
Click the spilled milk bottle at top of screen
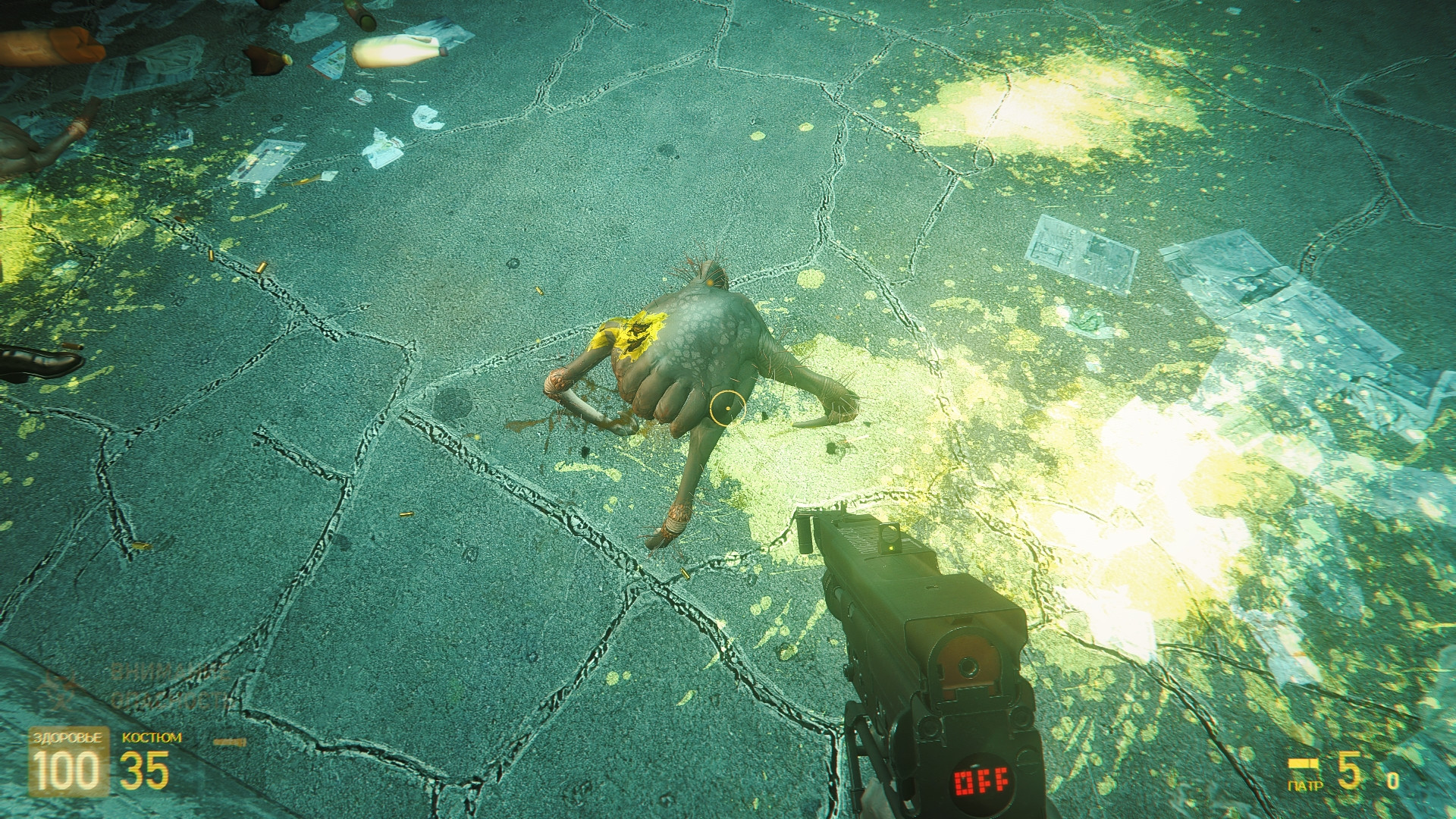point(398,49)
